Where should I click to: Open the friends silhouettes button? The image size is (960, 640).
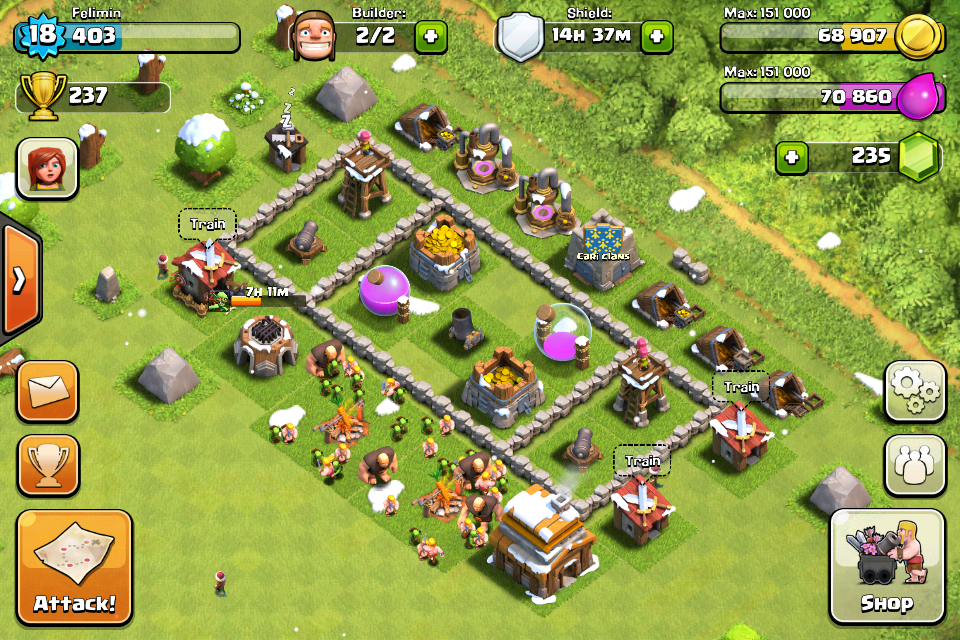(914, 465)
